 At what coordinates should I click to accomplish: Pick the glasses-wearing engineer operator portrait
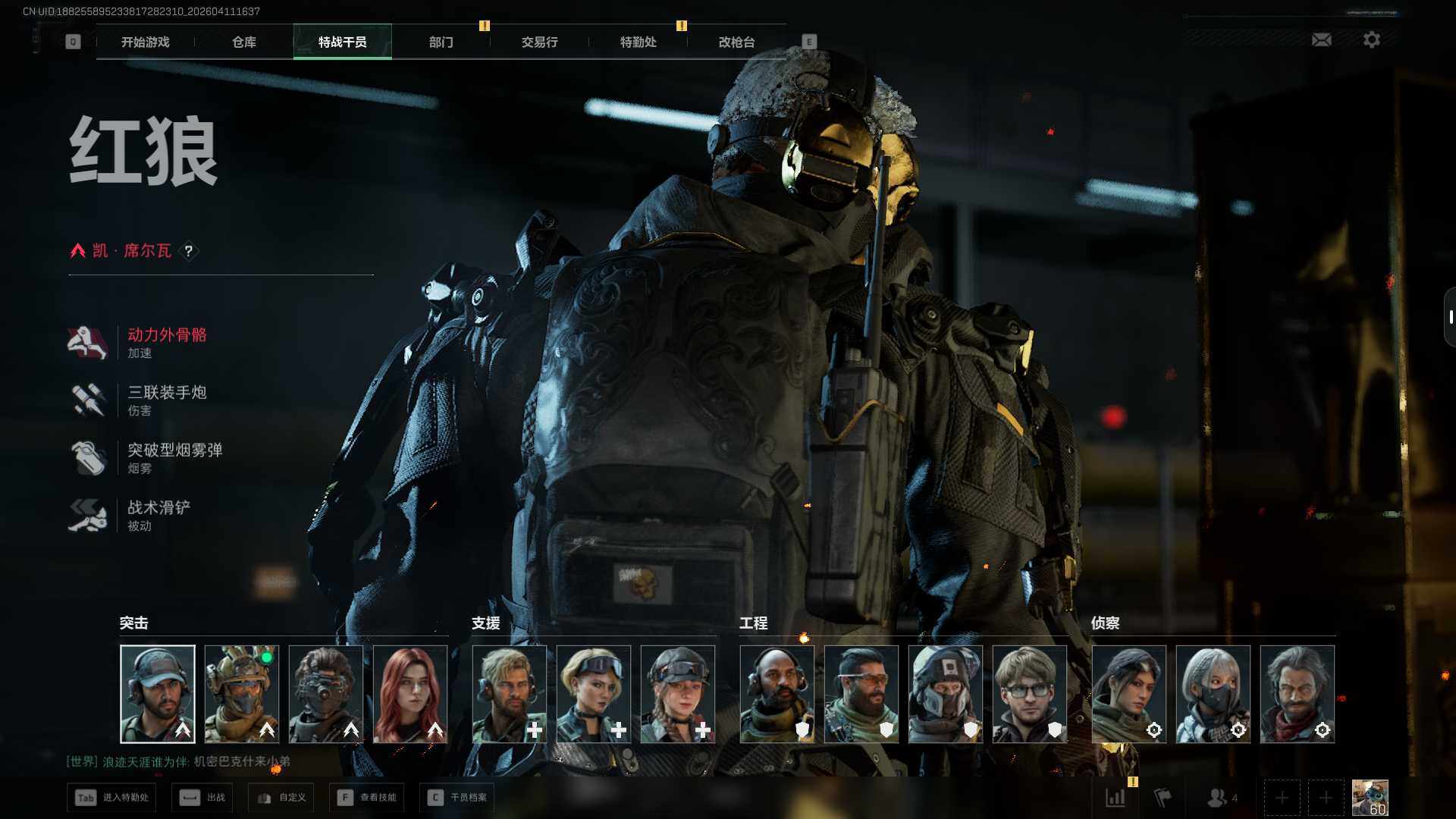[1030, 694]
